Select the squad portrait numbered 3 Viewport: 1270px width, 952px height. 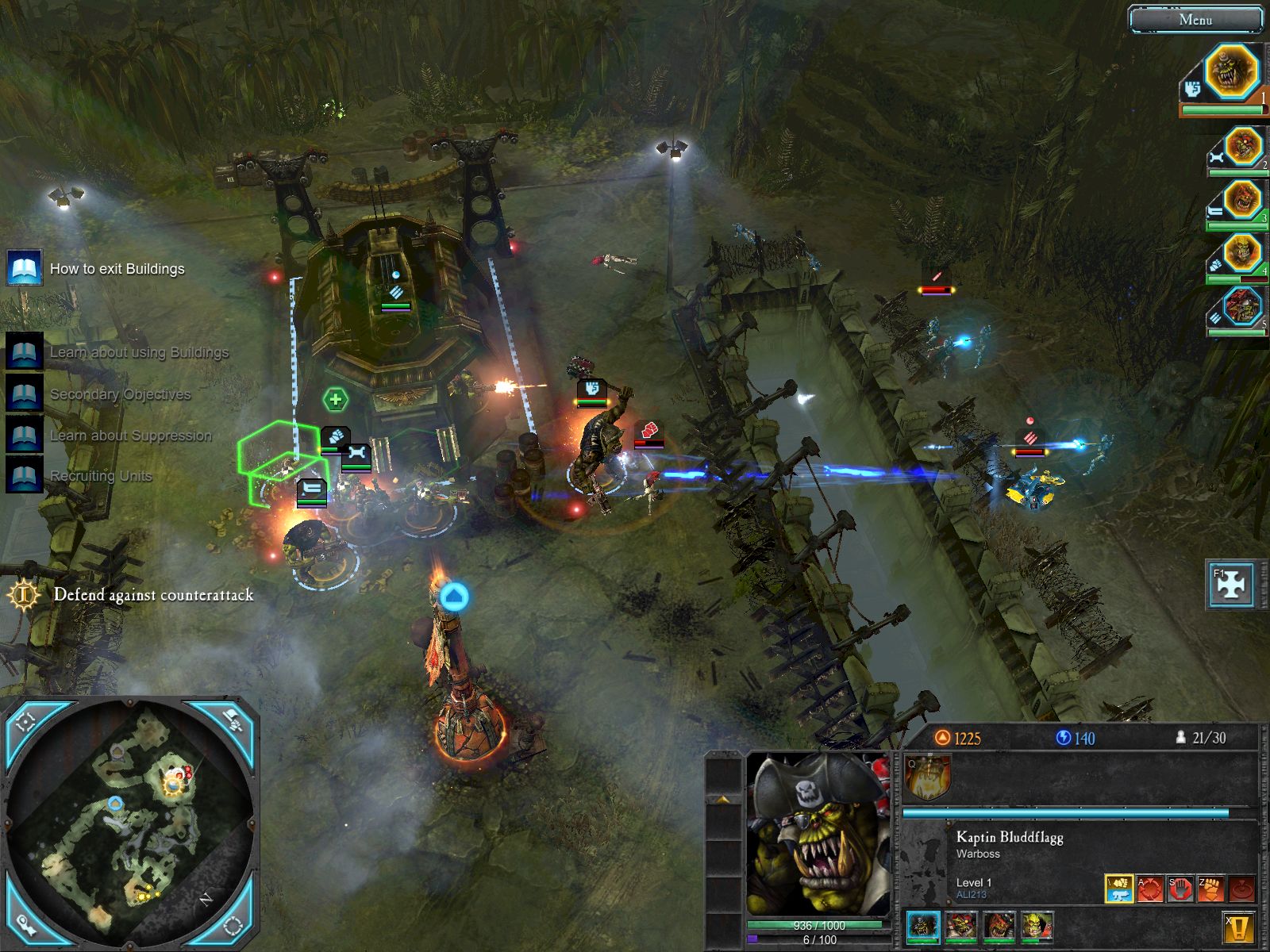pyautogui.click(x=1242, y=200)
